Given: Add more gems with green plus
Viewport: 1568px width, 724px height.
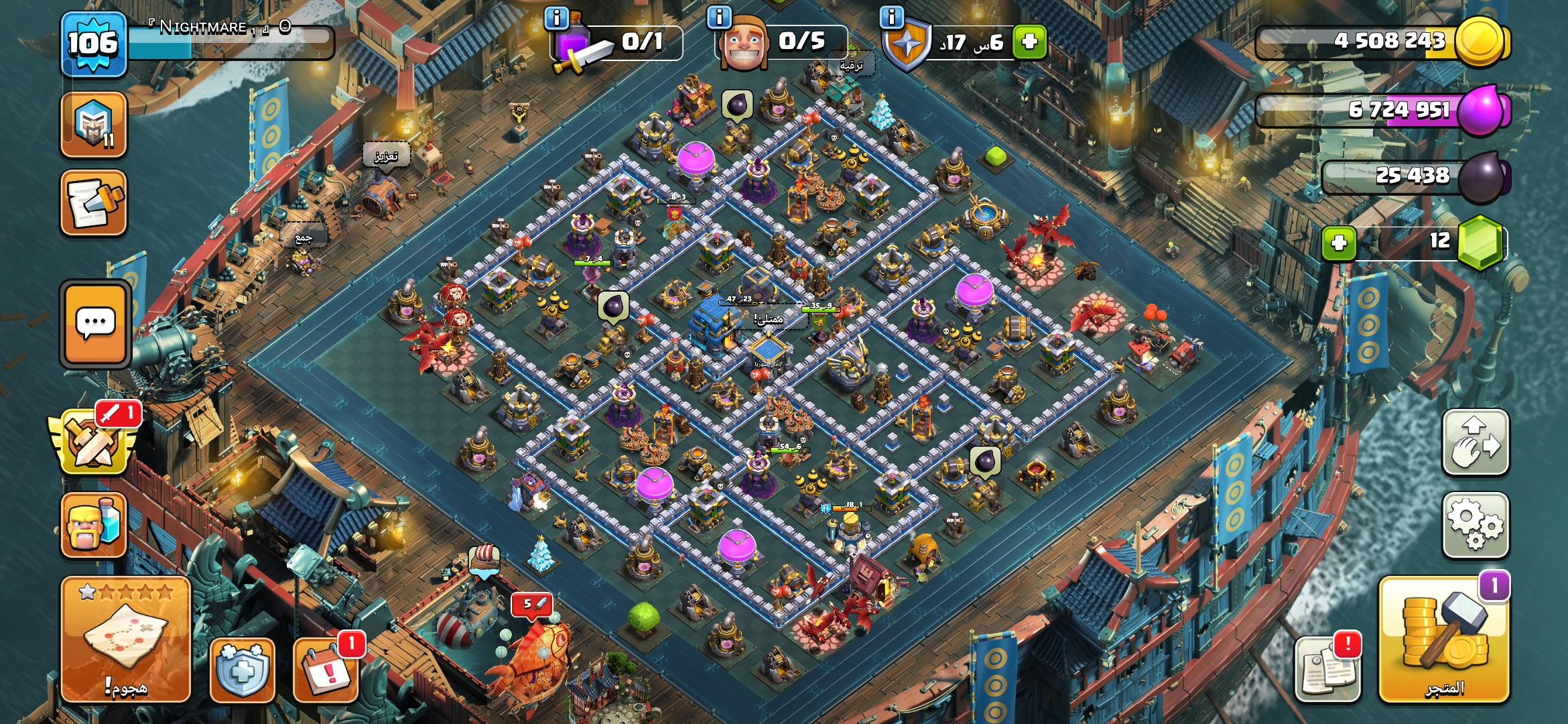Looking at the screenshot, I should [1338, 243].
